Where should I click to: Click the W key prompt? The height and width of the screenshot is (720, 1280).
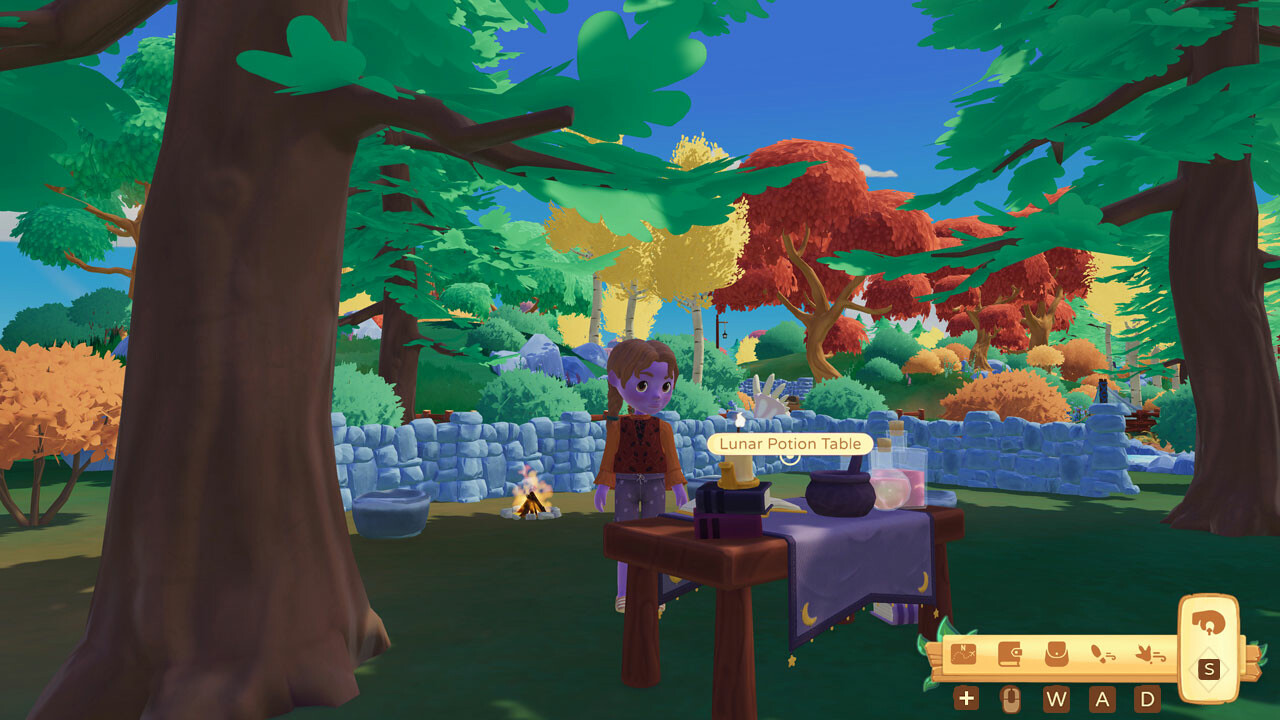coord(1059,698)
